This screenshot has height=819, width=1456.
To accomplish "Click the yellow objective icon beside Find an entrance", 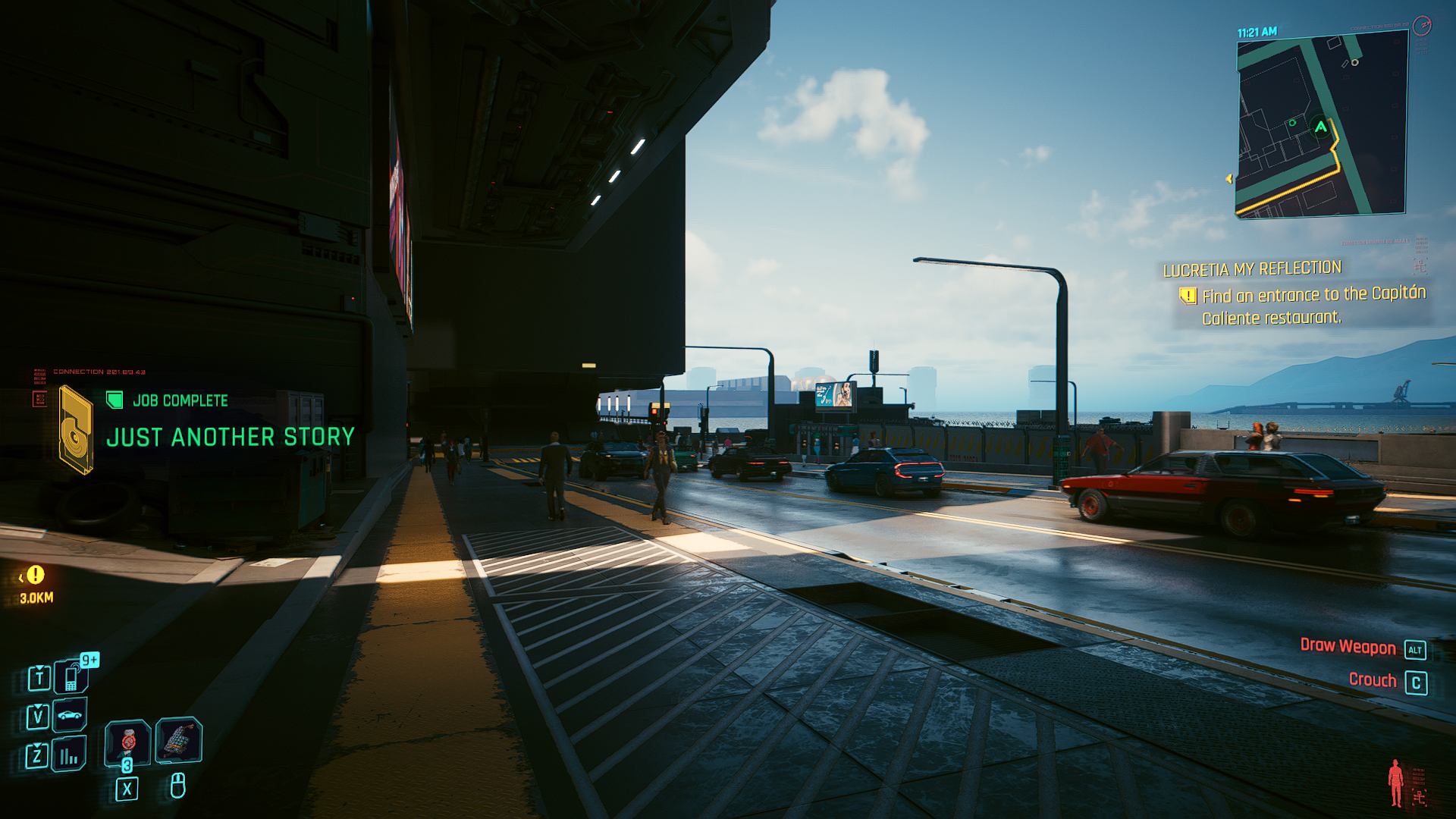I will pyautogui.click(x=1188, y=296).
